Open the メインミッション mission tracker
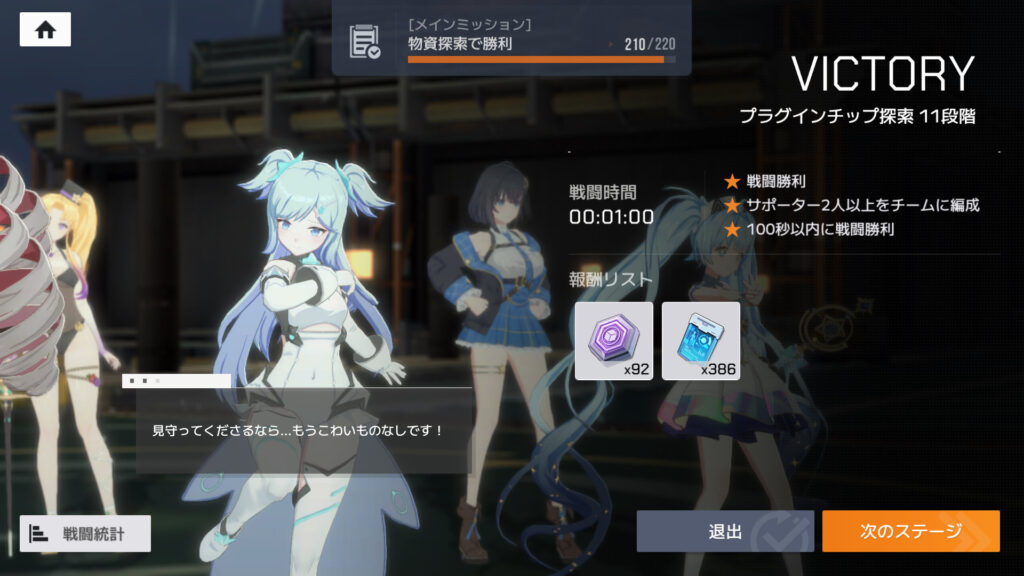Screen dimensions: 1024x576 (x=511, y=40)
